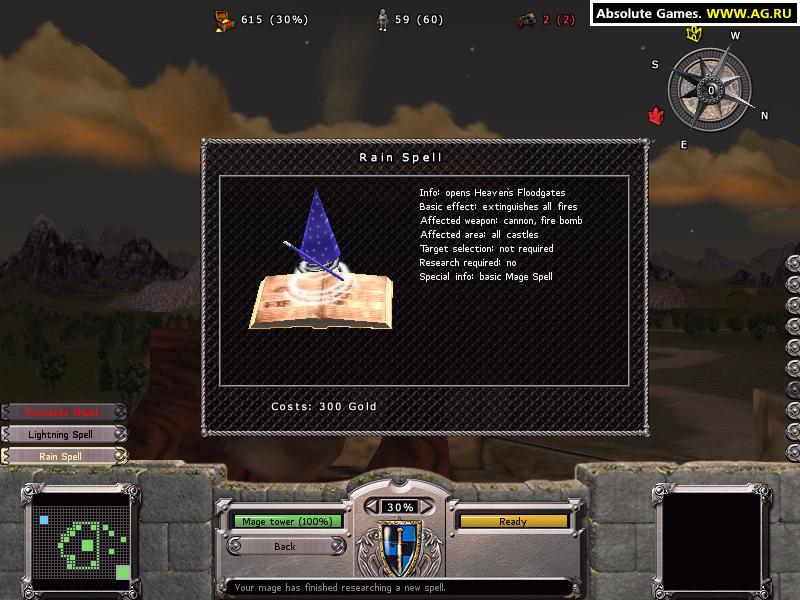
Task: Select the Rain Spell entry
Action: tap(62, 456)
